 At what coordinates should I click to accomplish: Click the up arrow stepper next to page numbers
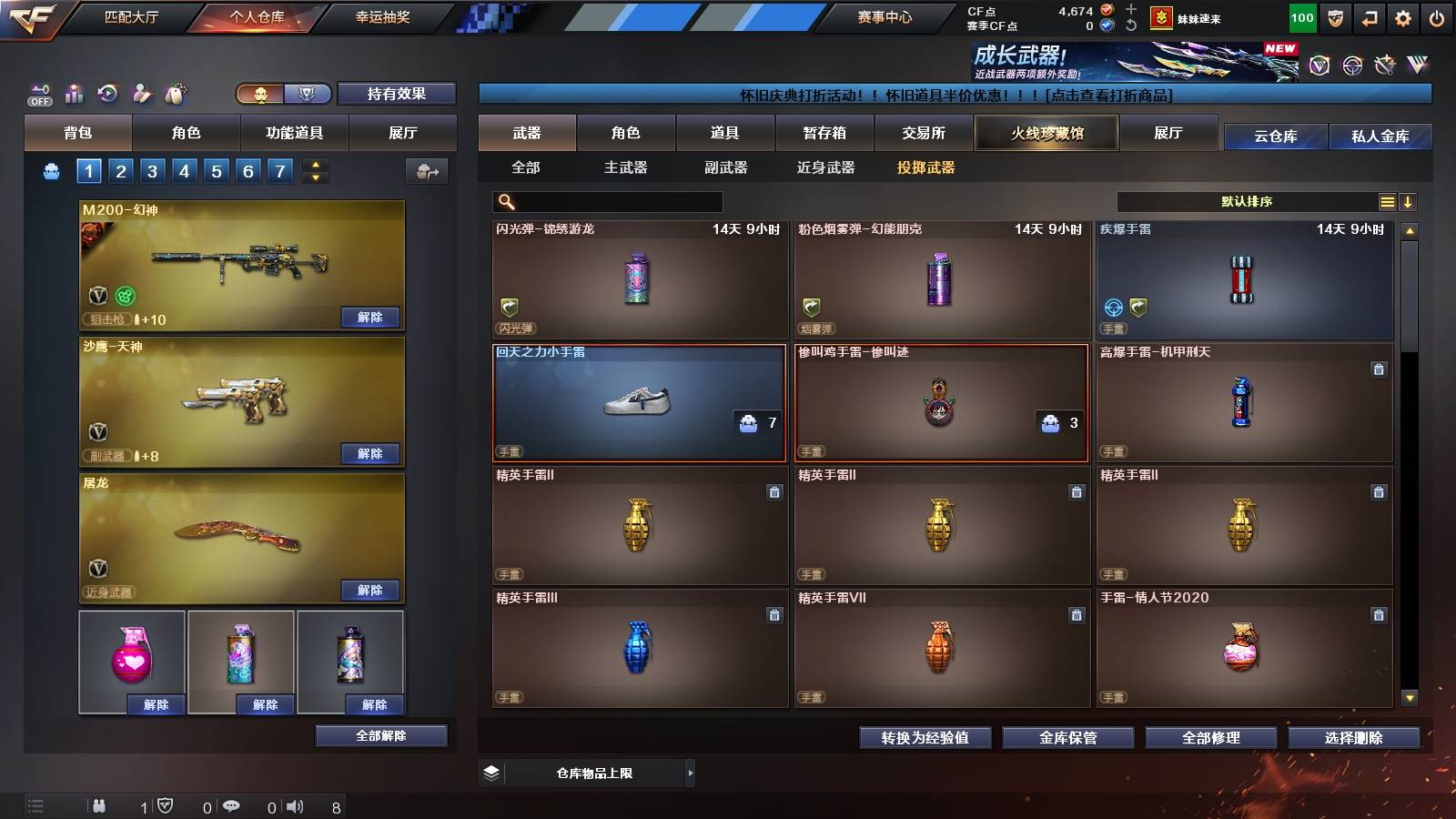pyautogui.click(x=315, y=164)
